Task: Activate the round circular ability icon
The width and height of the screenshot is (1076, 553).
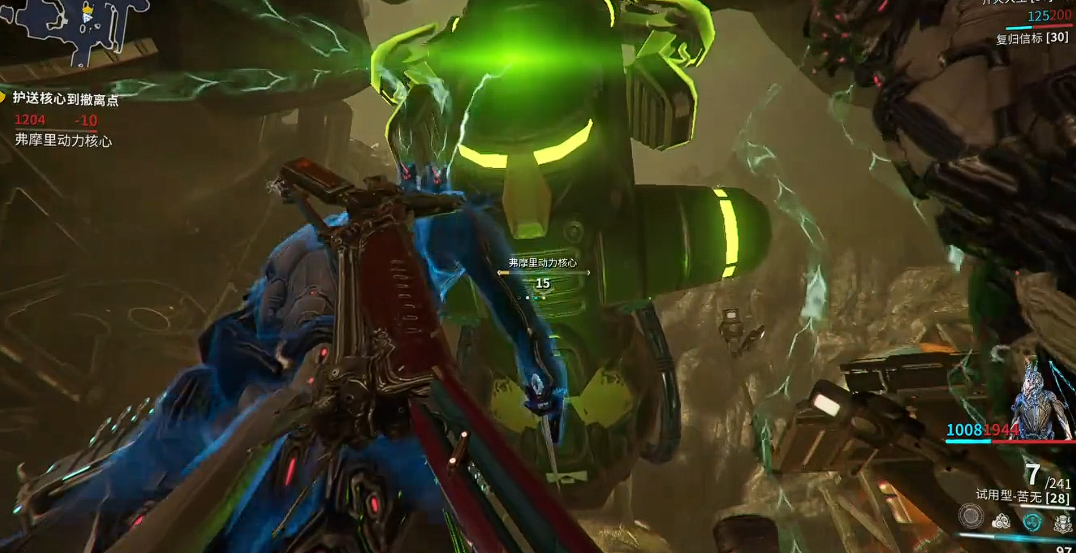Action: click(x=970, y=516)
